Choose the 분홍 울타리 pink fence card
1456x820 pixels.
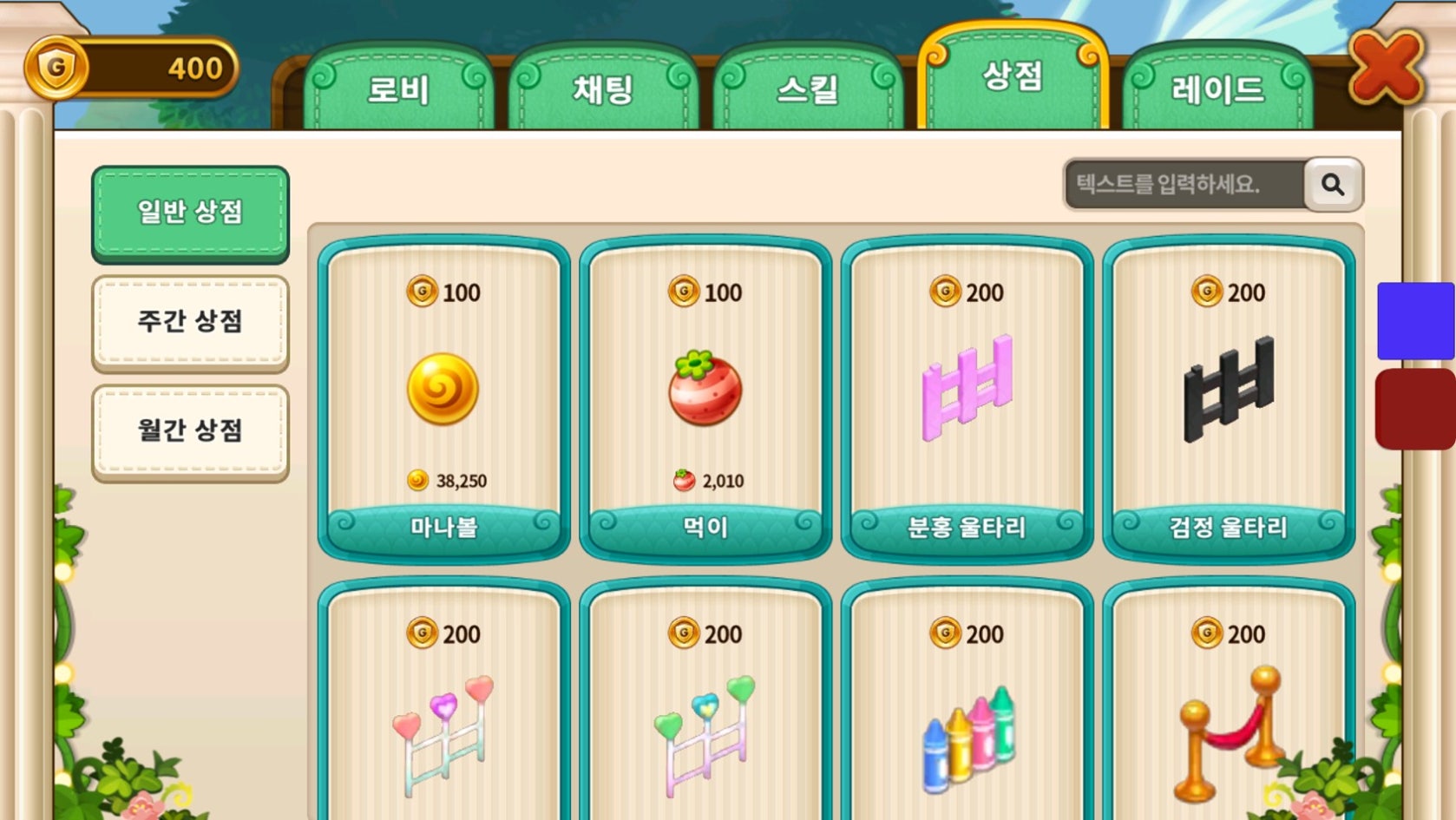(x=967, y=399)
